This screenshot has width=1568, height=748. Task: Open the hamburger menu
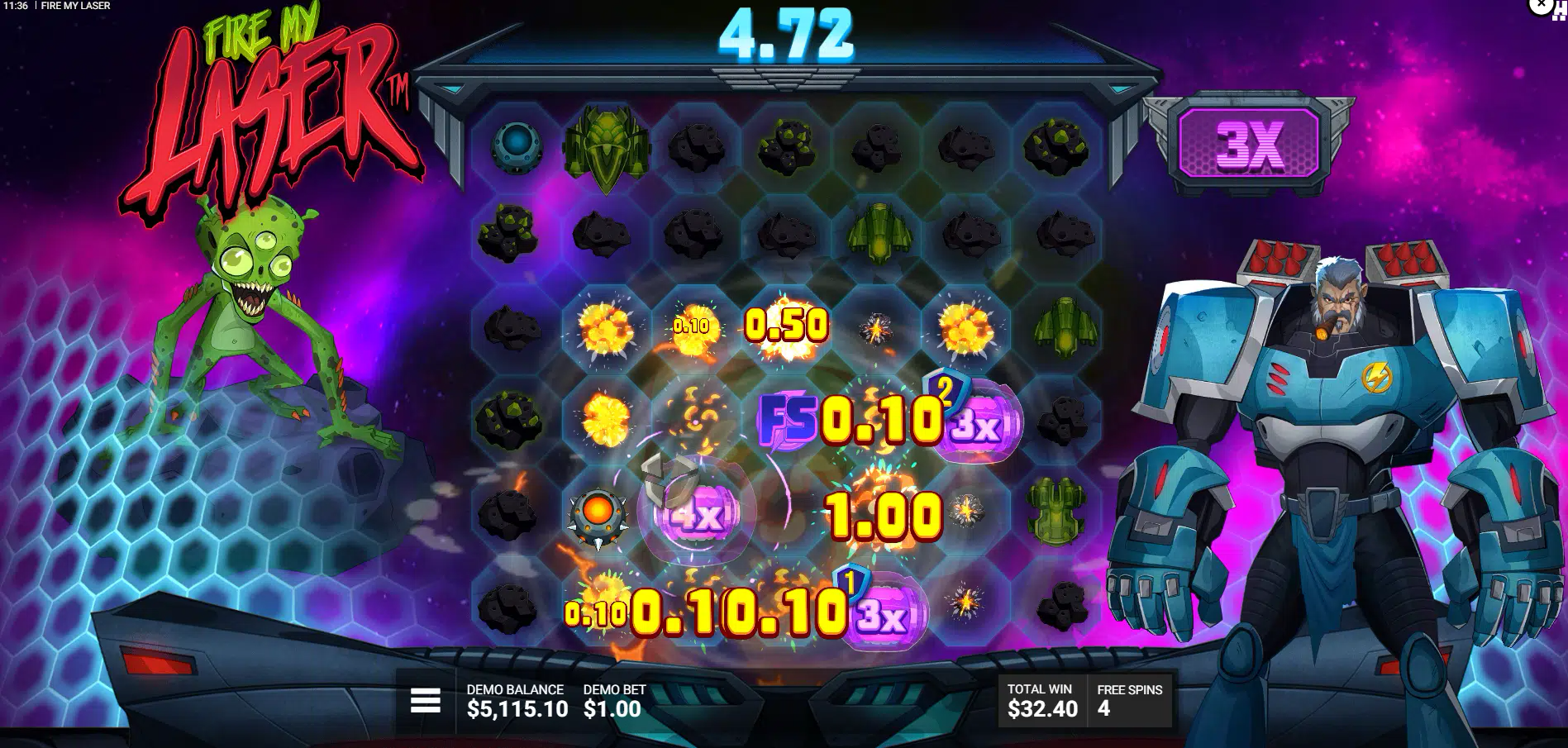click(425, 701)
